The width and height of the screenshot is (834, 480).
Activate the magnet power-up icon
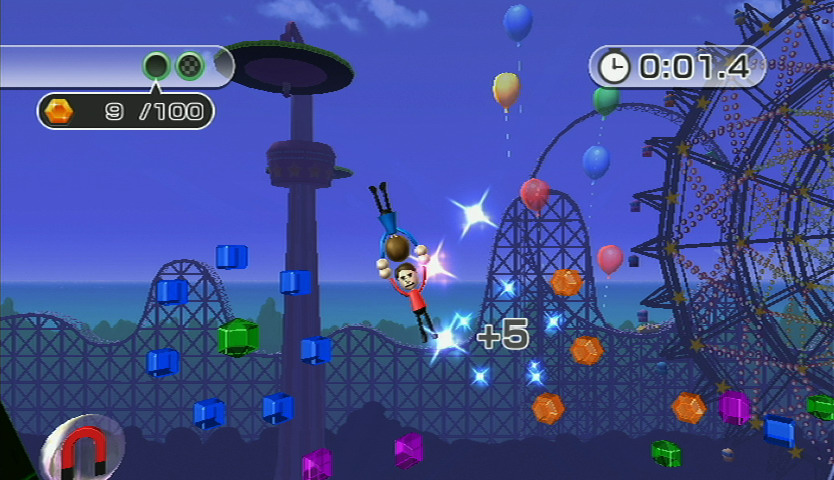83,449
